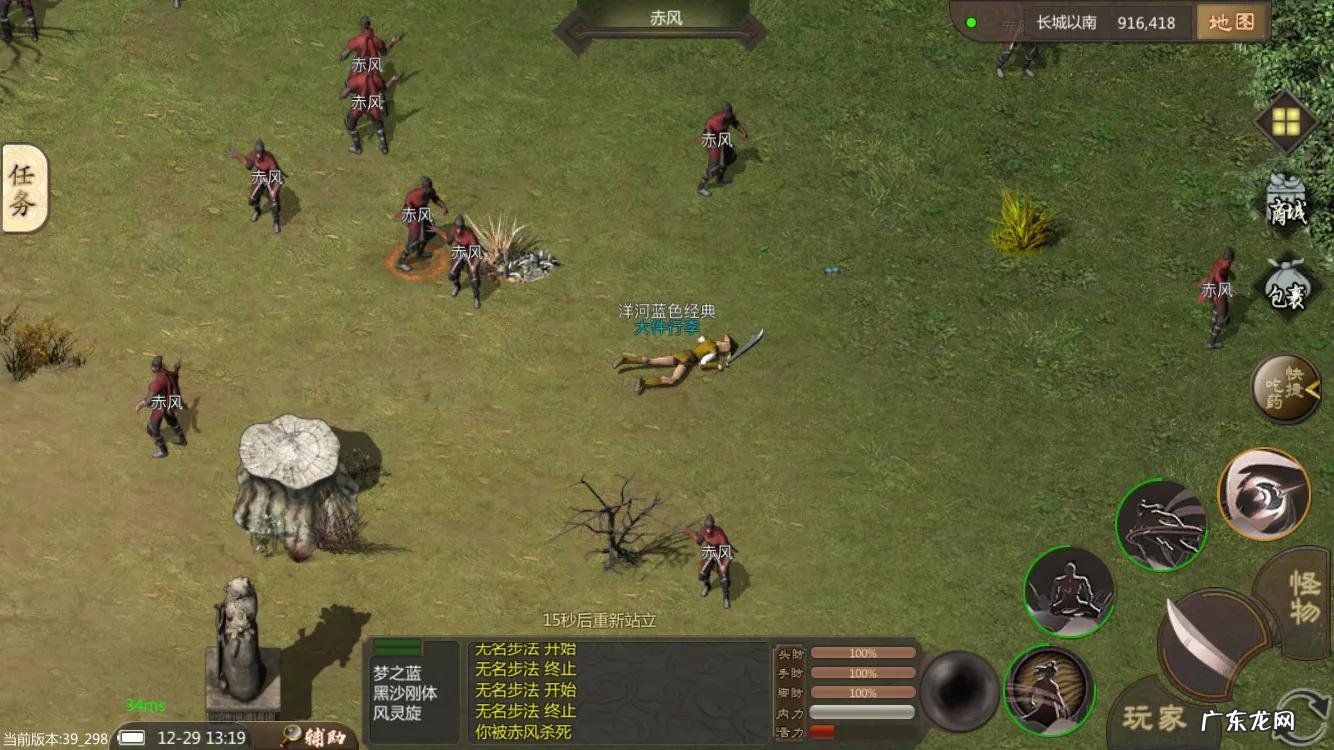Activate the seated meditation skill
This screenshot has height=750, width=1334.
[x=1068, y=592]
